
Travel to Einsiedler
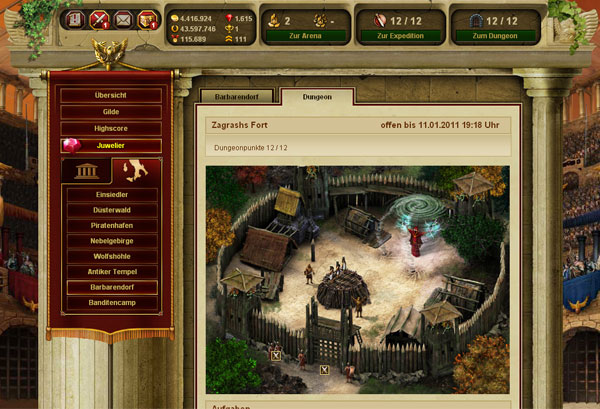[111, 197]
